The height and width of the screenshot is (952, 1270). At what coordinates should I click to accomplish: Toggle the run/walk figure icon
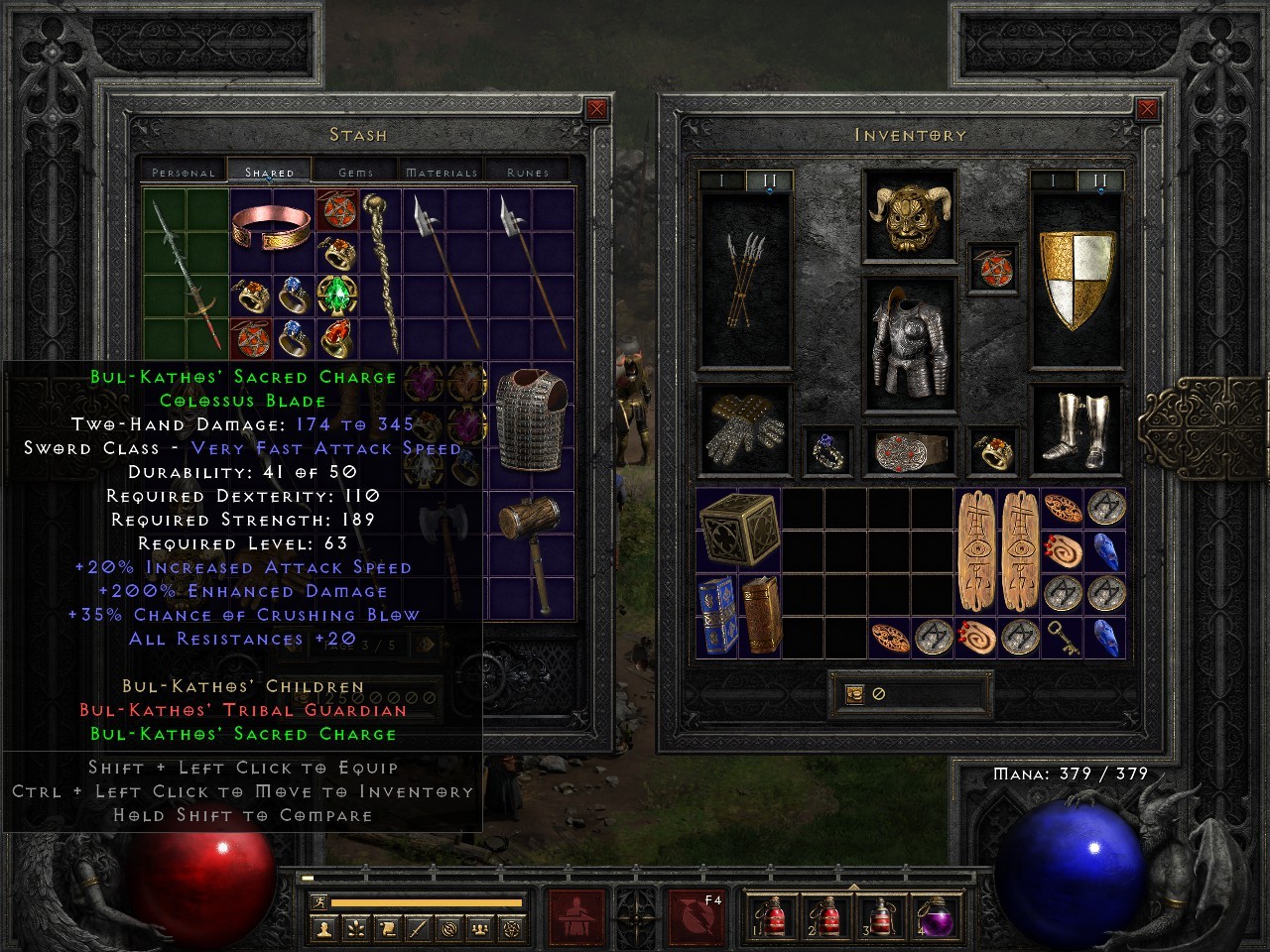pyautogui.click(x=319, y=900)
